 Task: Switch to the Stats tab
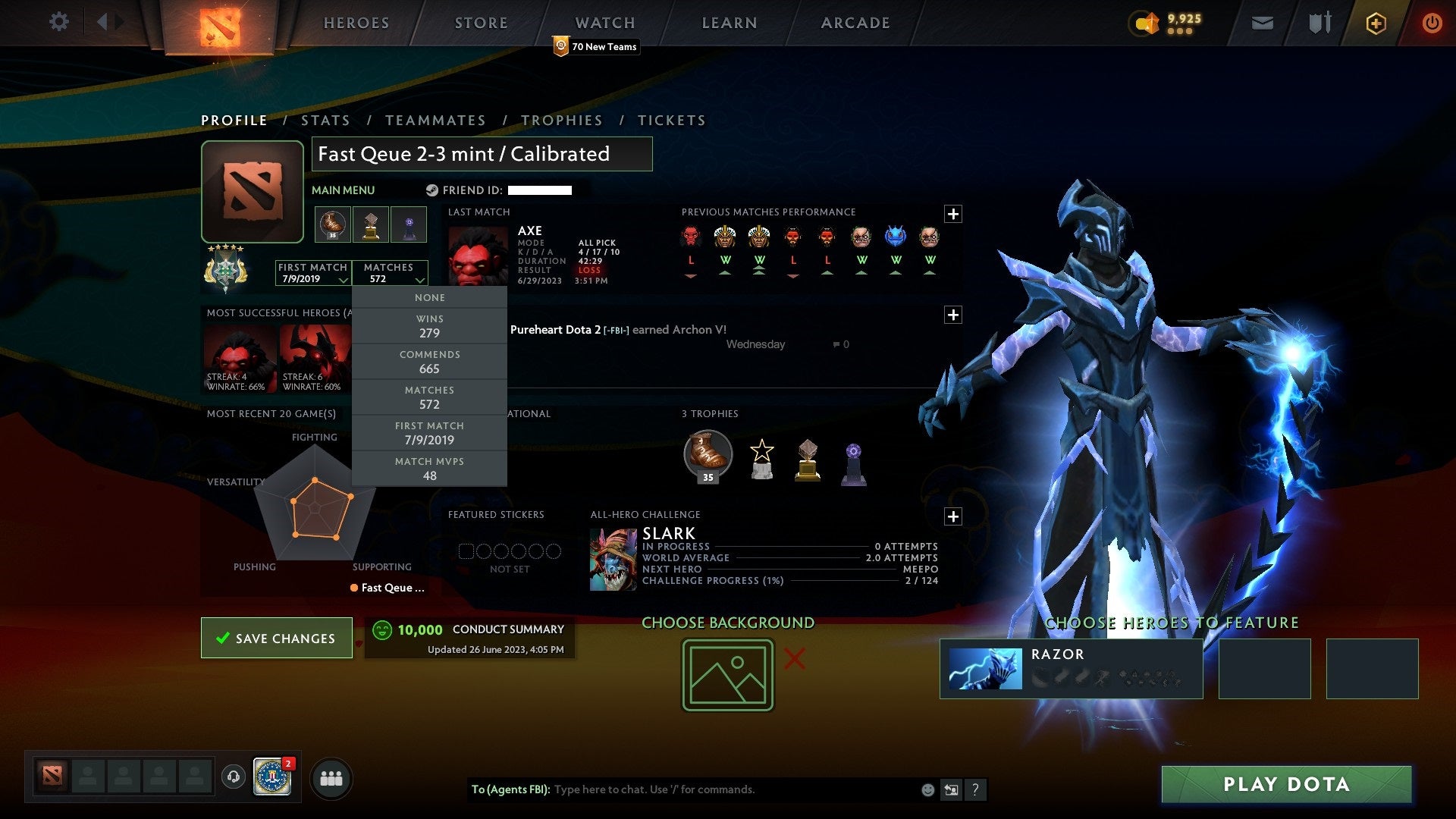[x=325, y=120]
